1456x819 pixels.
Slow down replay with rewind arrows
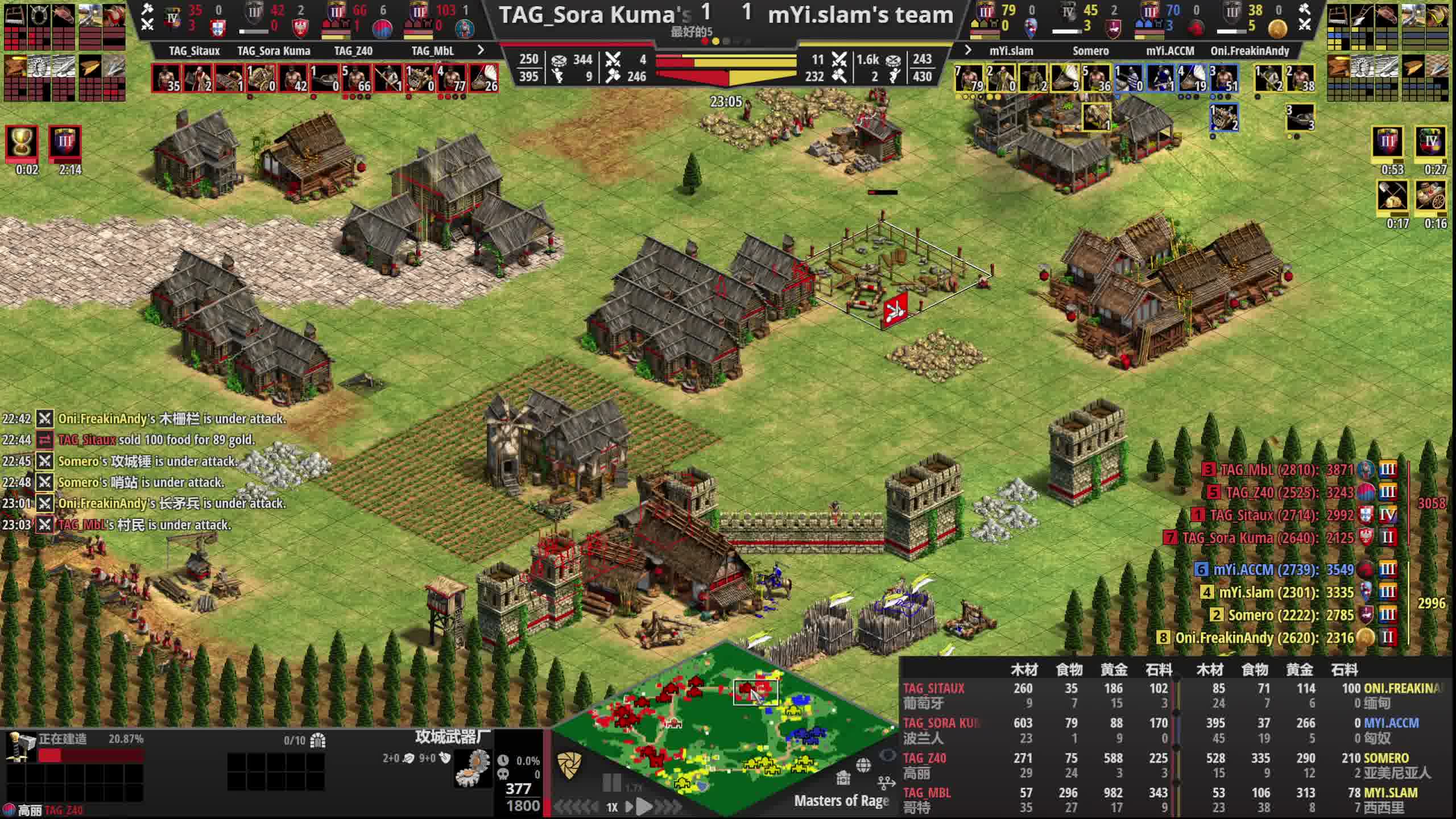coord(574,806)
